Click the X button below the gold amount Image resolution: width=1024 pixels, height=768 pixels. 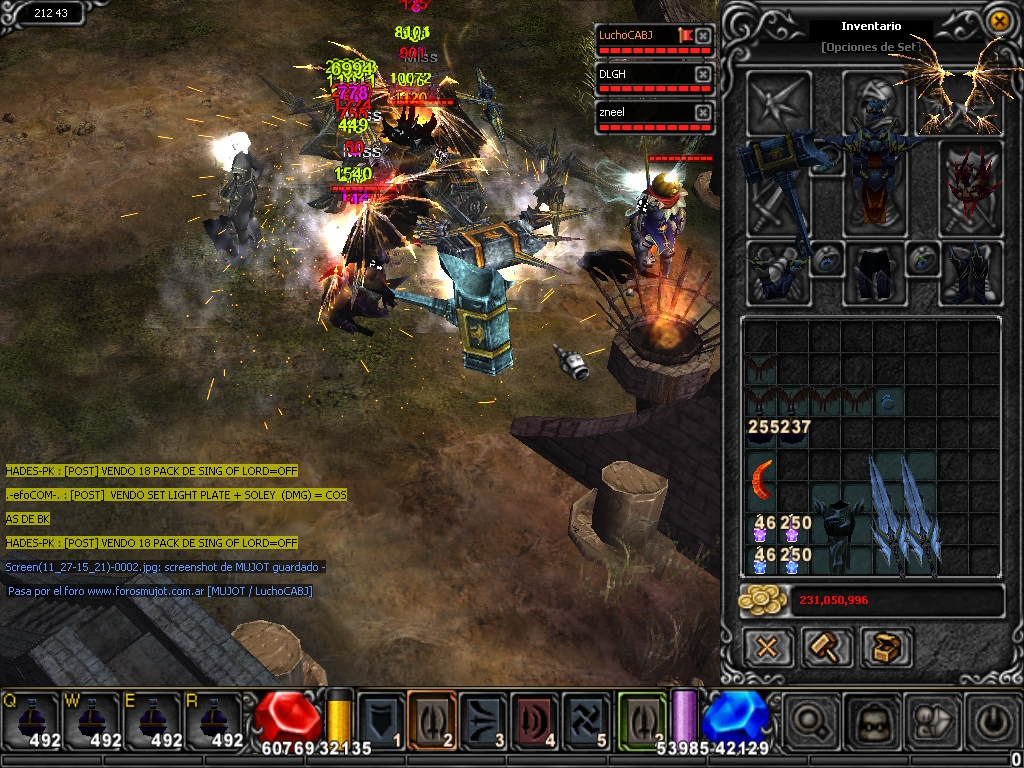767,648
